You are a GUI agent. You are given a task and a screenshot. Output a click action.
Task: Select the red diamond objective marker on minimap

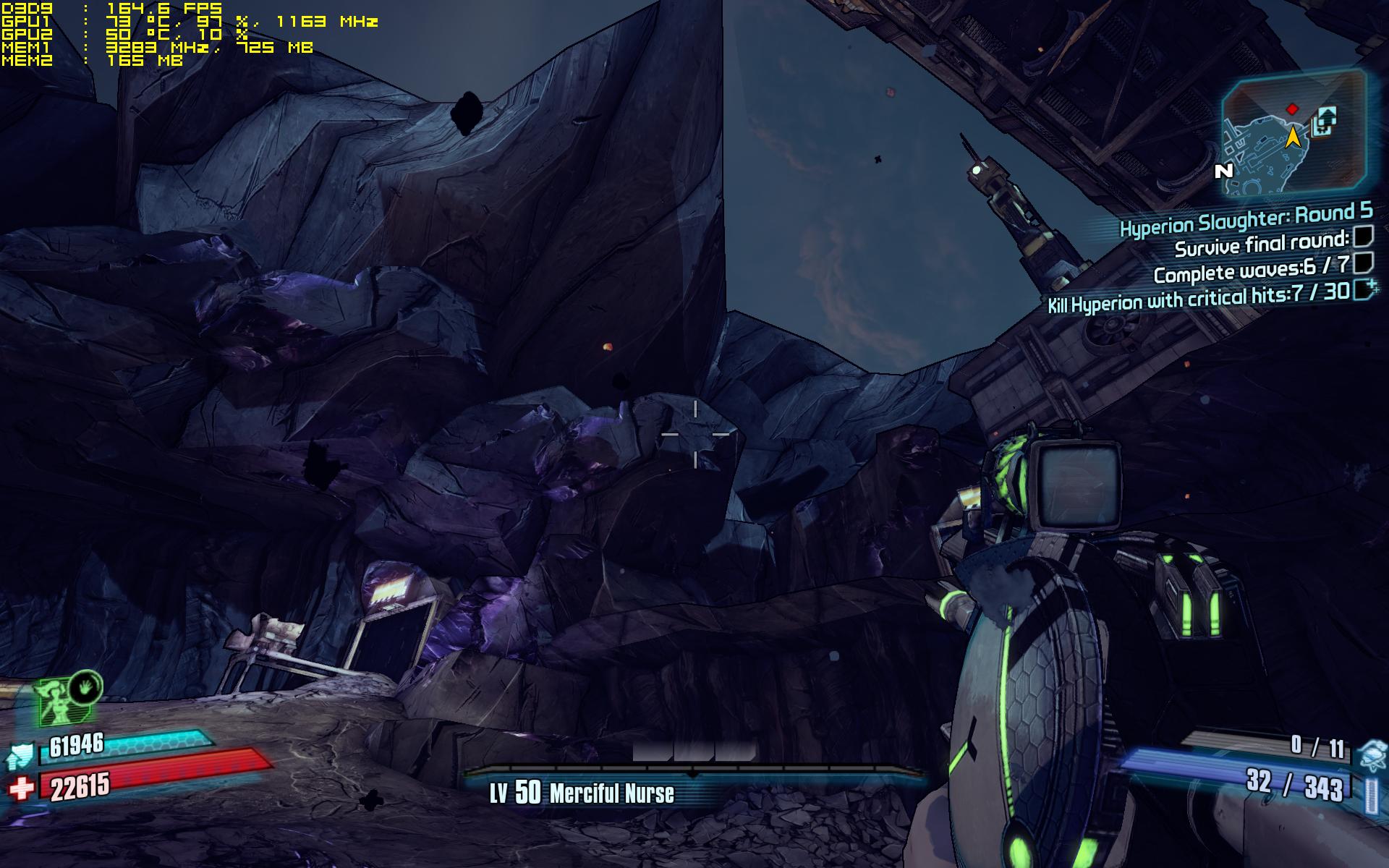point(1292,109)
